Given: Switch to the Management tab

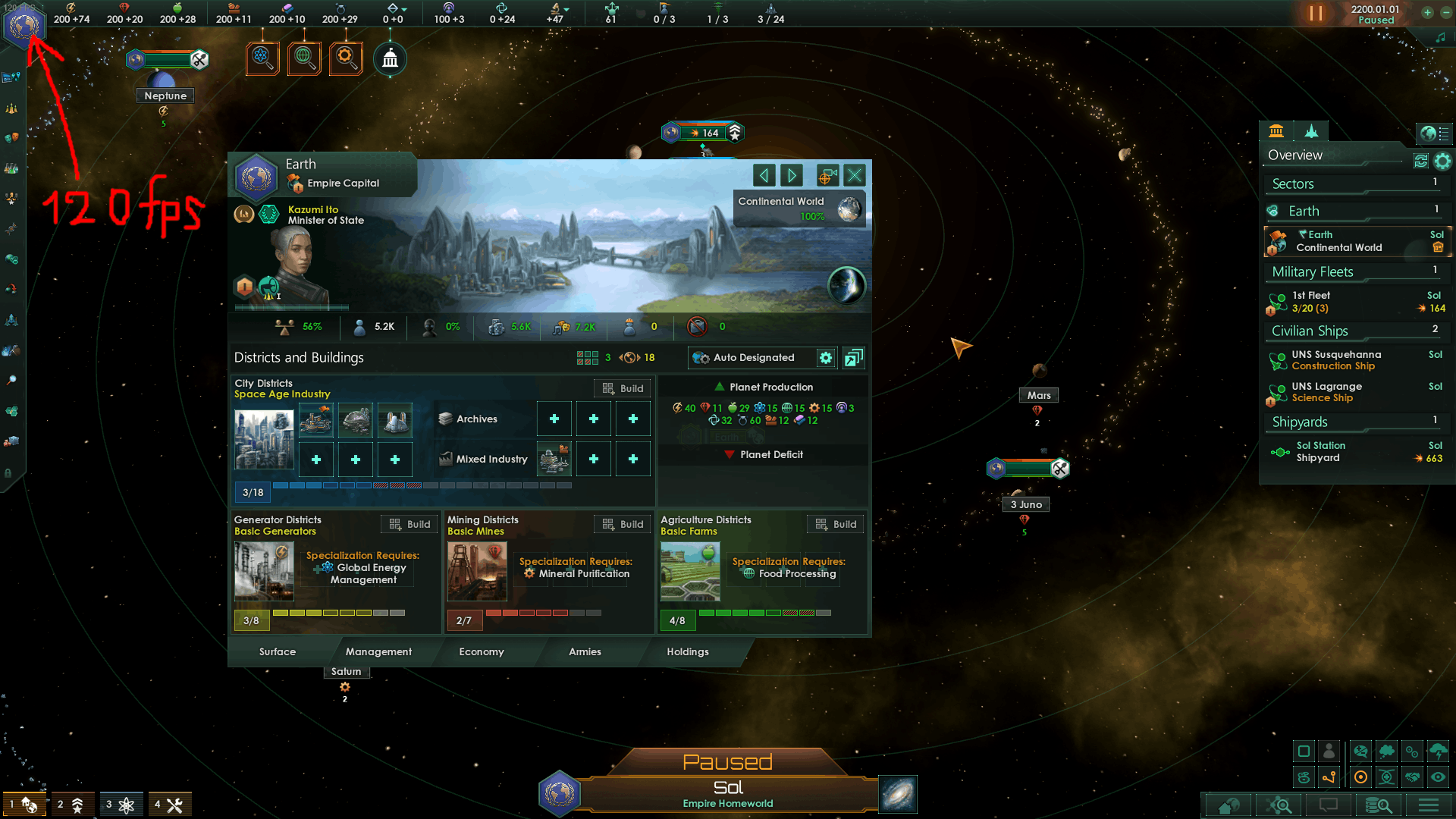Looking at the screenshot, I should tap(378, 651).
